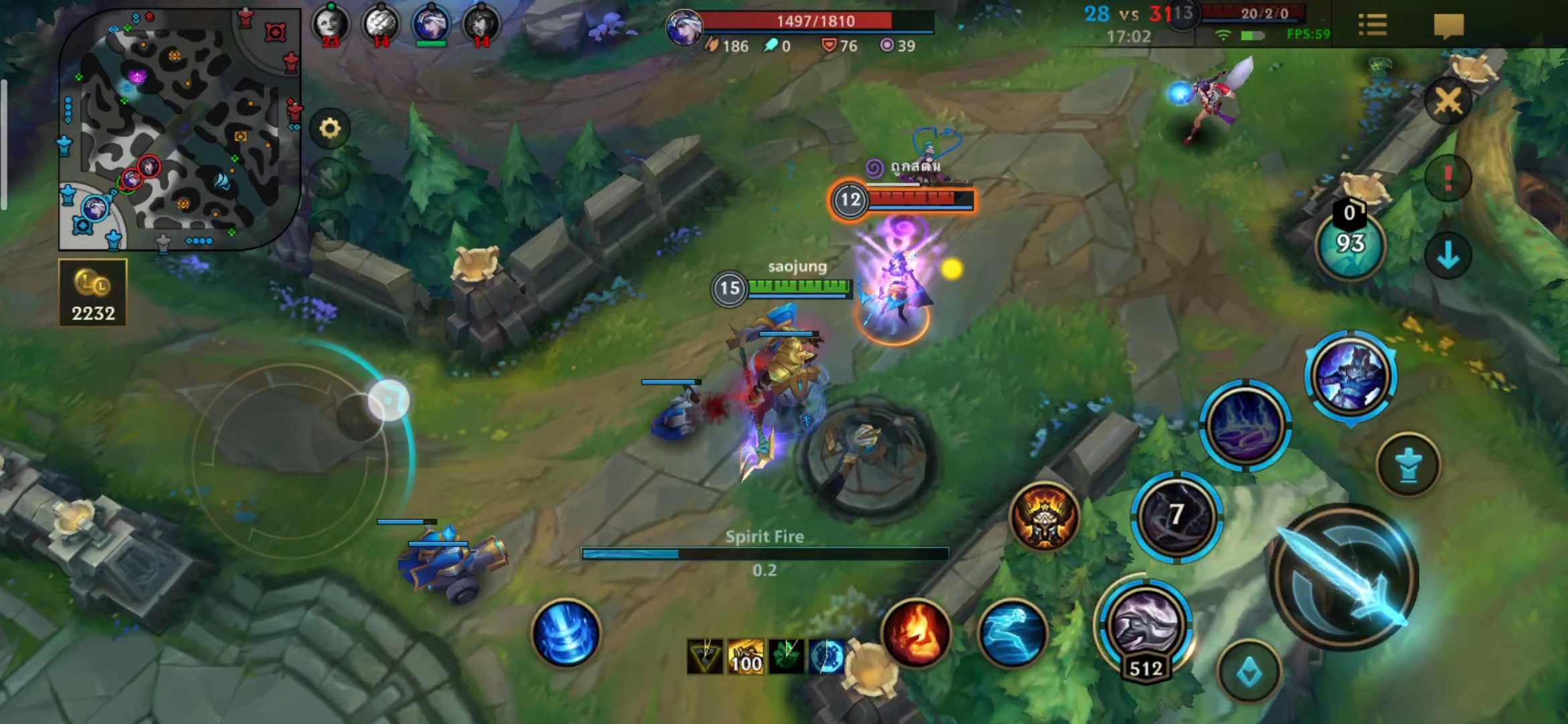Send the red exclamation danger ping
The image size is (1568, 724).
(1447, 178)
